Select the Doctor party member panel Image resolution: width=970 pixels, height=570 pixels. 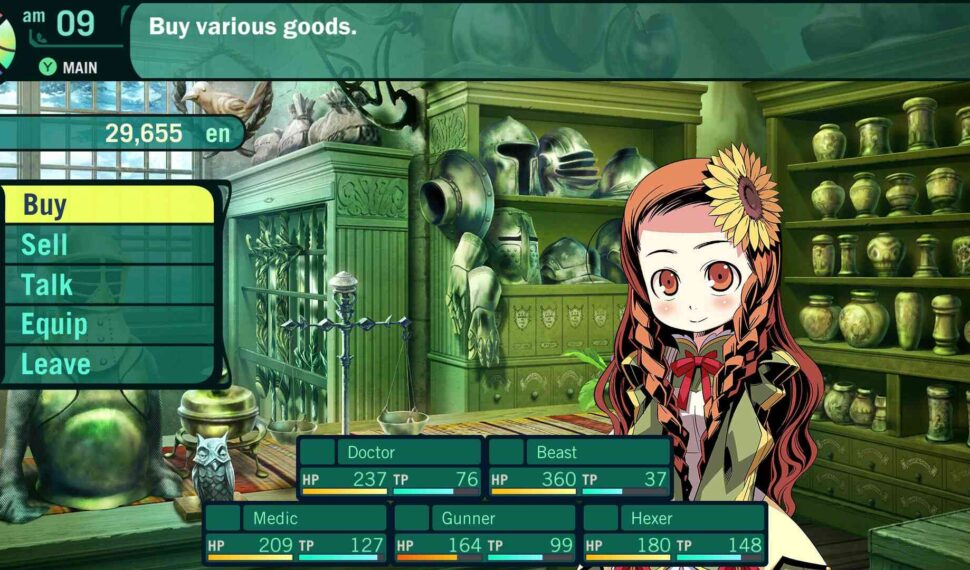pyautogui.click(x=390, y=466)
